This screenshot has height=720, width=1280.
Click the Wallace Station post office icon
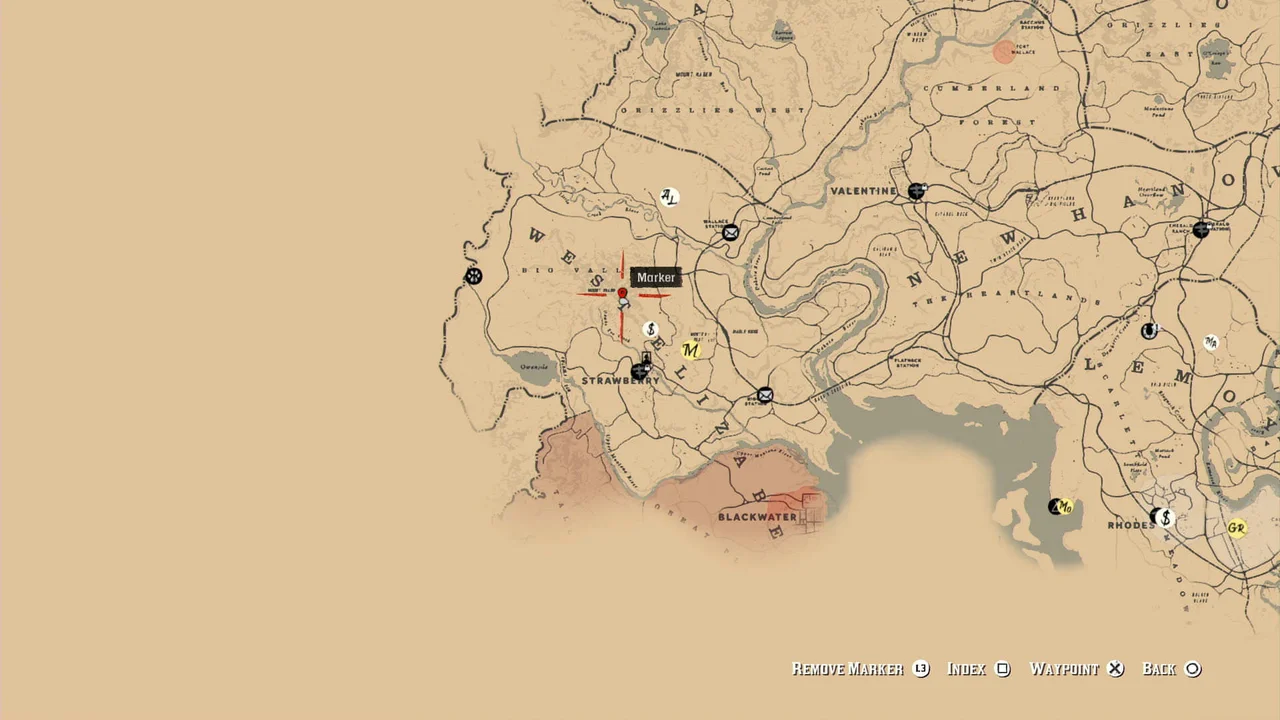tap(729, 232)
